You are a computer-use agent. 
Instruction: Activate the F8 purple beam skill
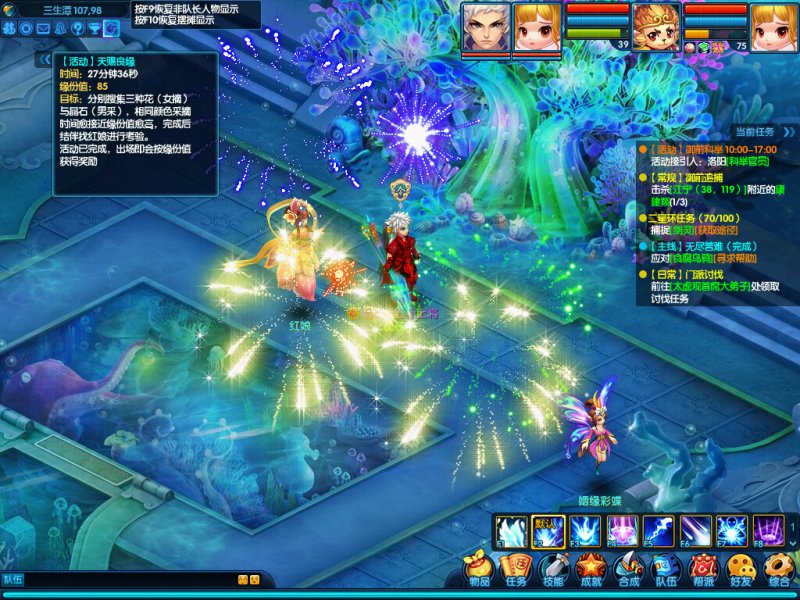point(768,529)
